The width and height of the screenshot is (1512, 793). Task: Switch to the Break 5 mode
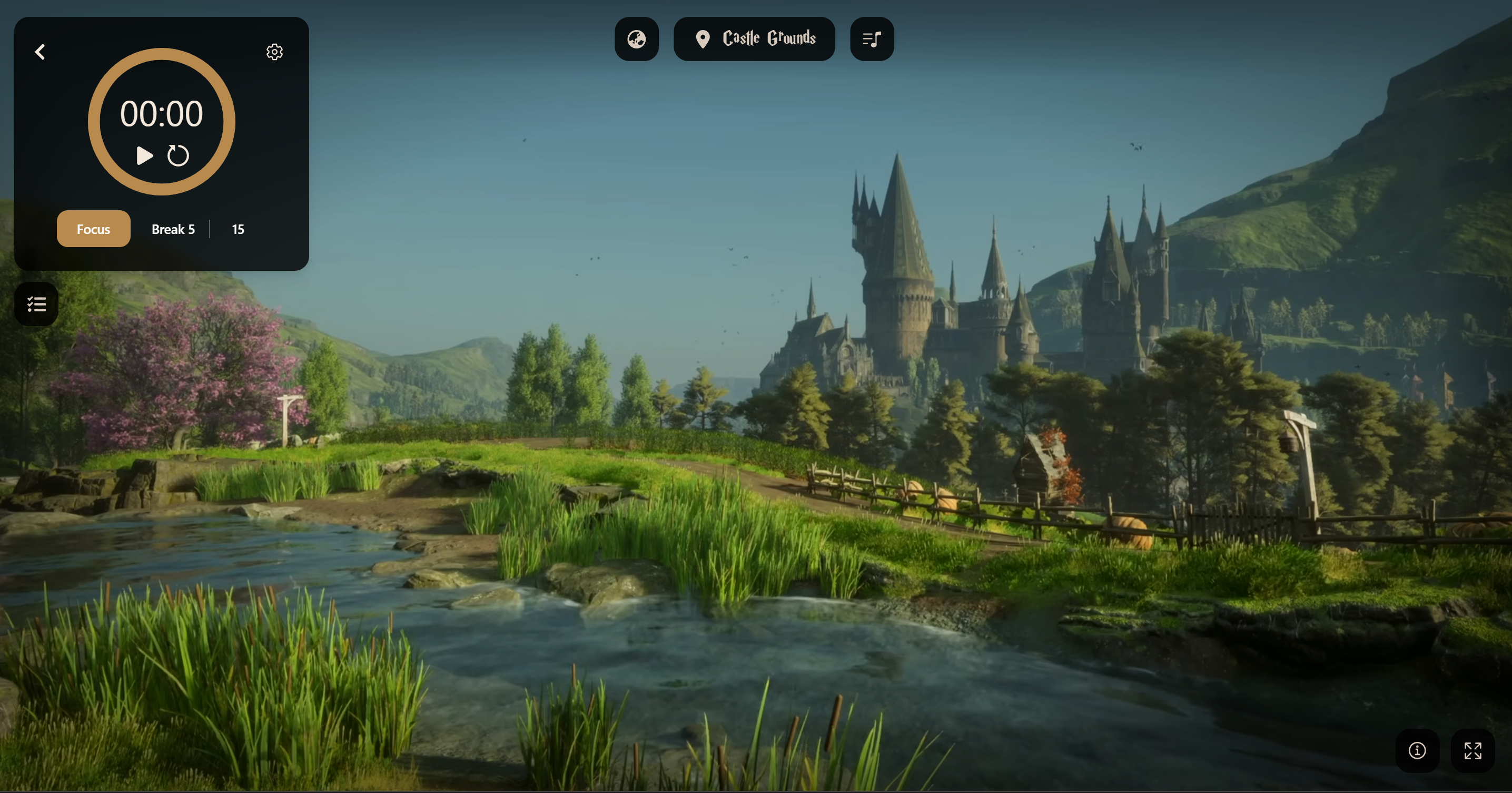[x=173, y=229]
